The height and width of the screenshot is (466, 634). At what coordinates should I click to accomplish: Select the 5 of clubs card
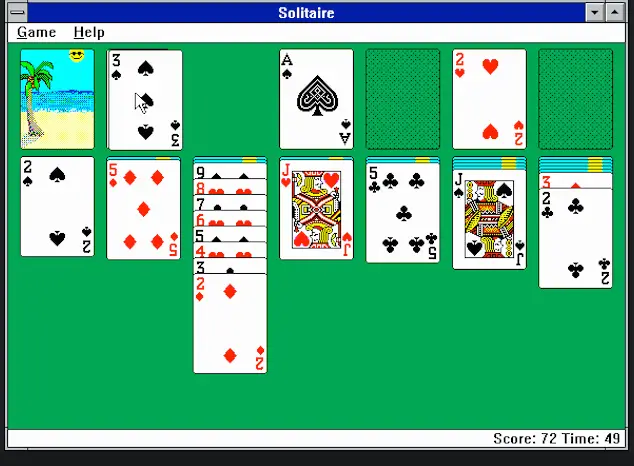tap(402, 212)
